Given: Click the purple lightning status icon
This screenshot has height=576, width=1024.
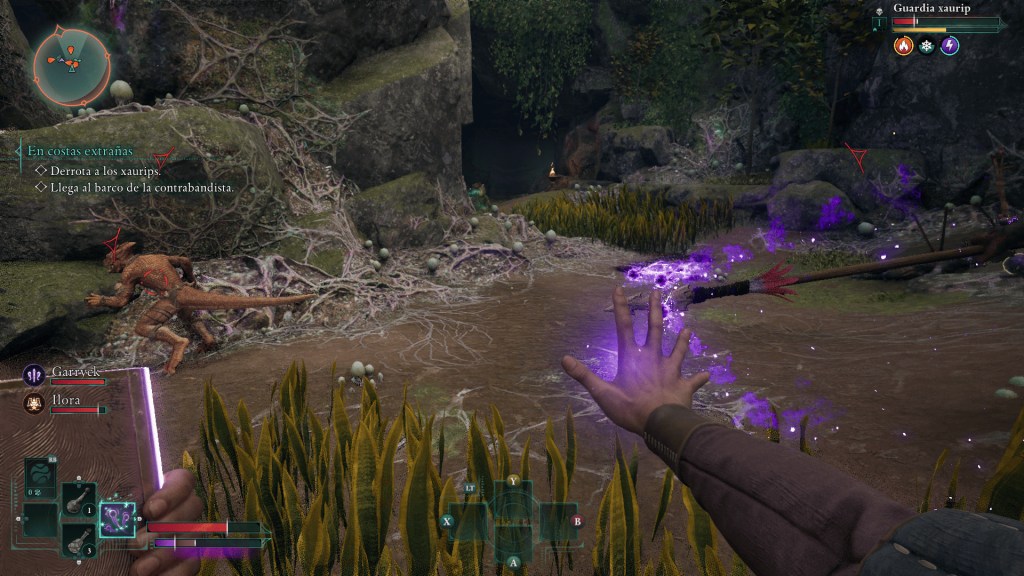Looking at the screenshot, I should (950, 45).
